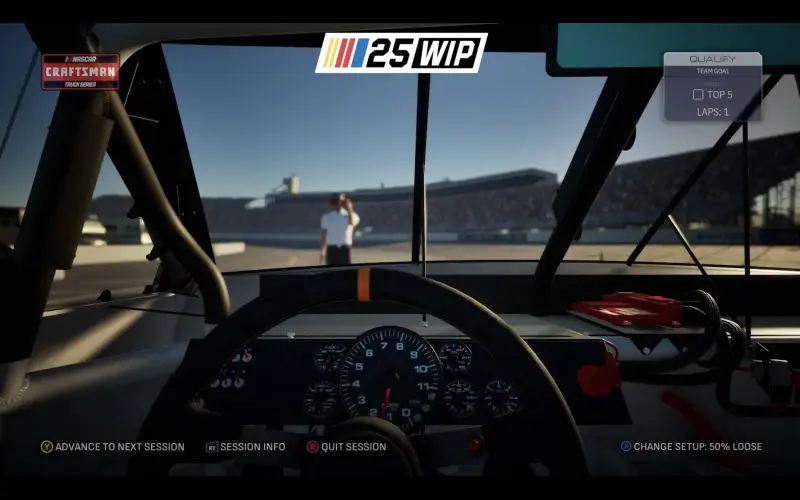The image size is (800, 500).
Task: Choose Quit Session
Action: pos(346,447)
